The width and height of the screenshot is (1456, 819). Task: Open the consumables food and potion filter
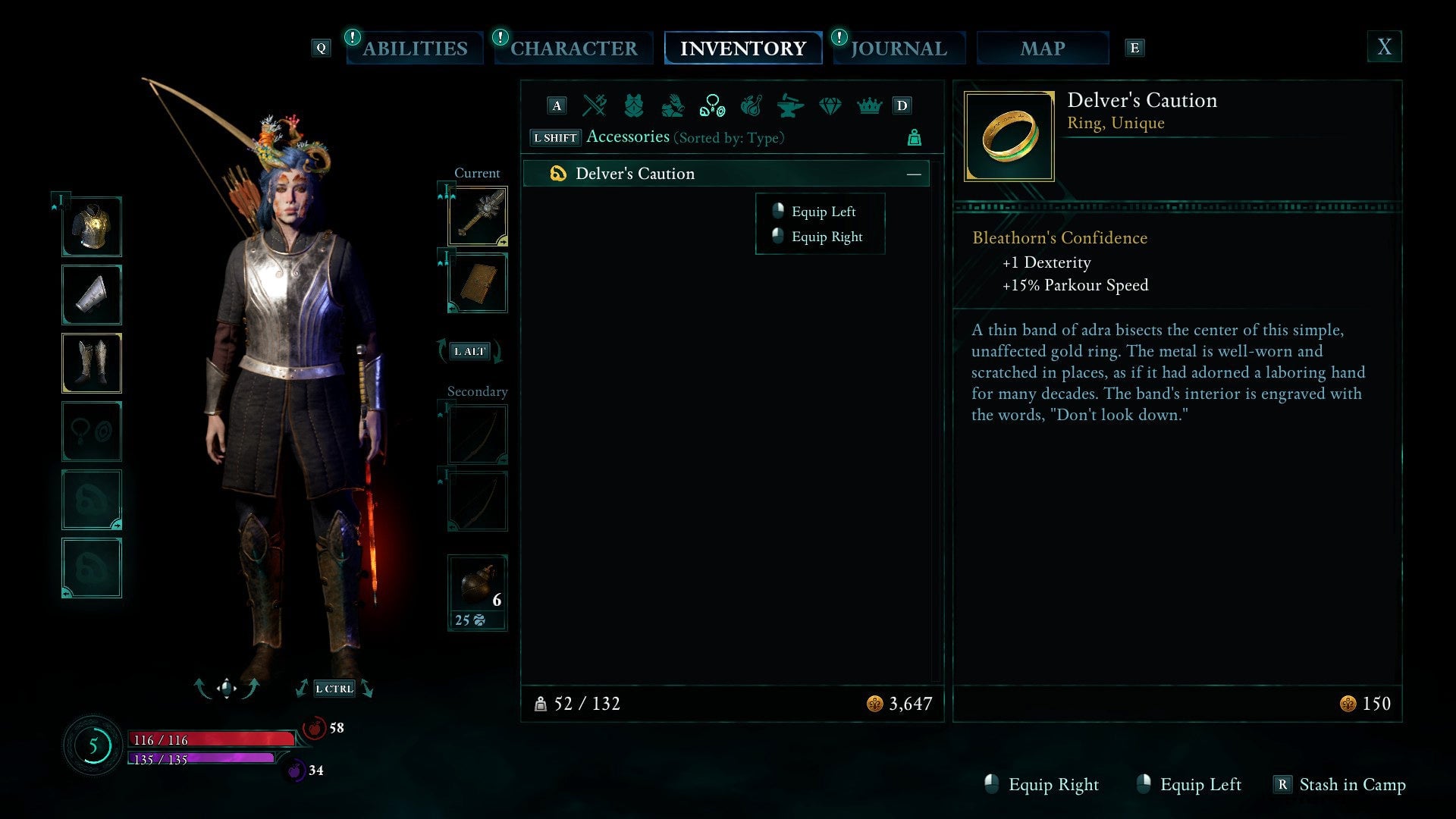pyautogui.click(x=752, y=106)
